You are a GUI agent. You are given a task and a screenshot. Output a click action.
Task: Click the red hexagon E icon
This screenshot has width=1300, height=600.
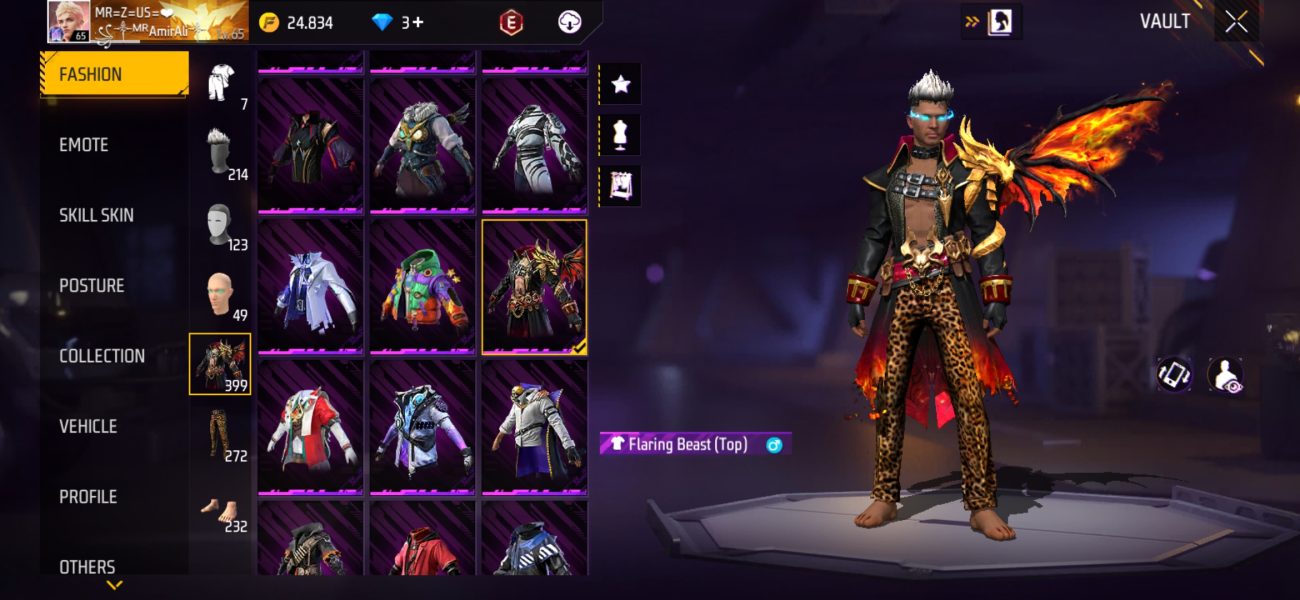click(x=510, y=22)
